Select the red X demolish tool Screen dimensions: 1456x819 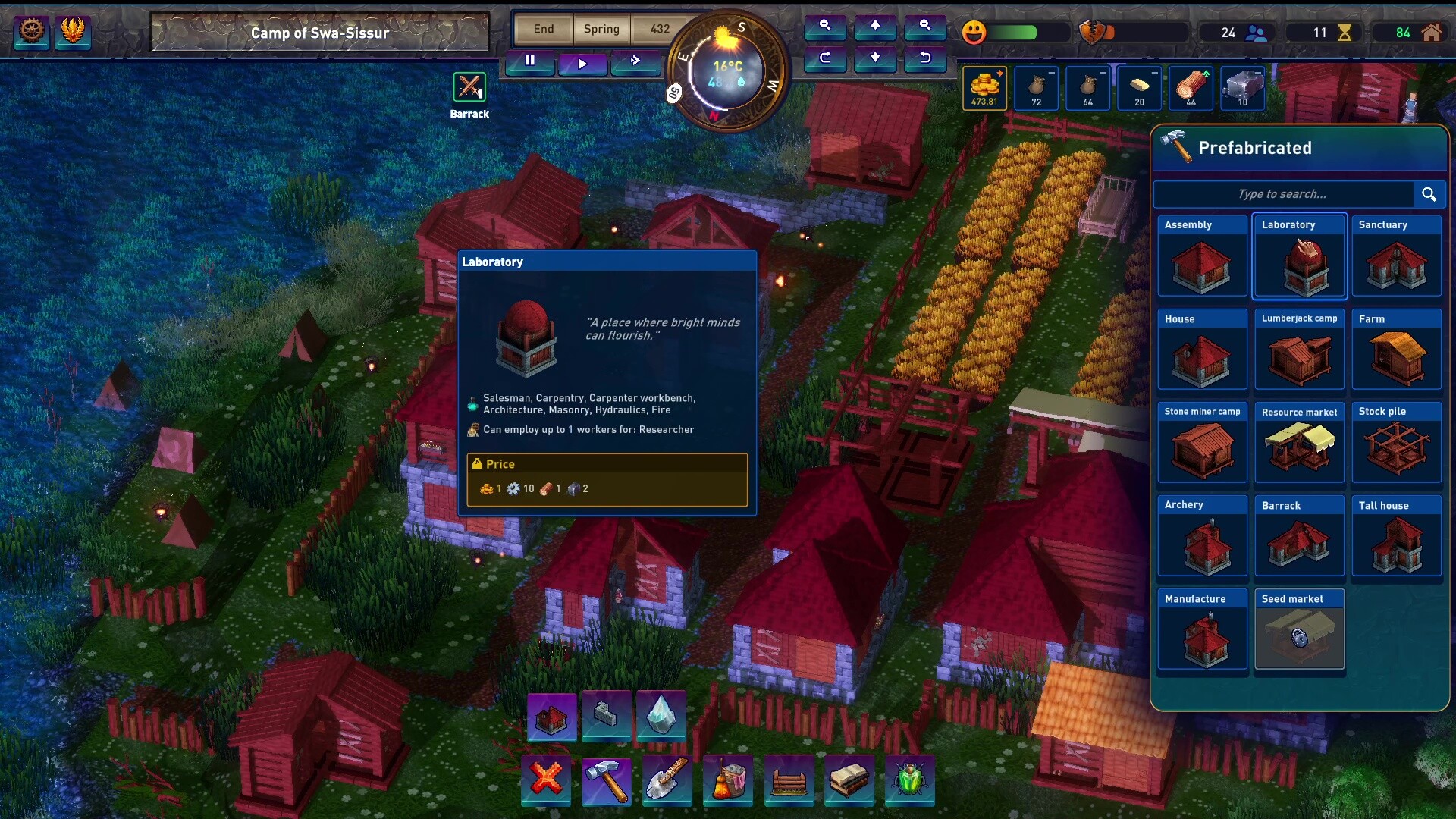point(546,781)
